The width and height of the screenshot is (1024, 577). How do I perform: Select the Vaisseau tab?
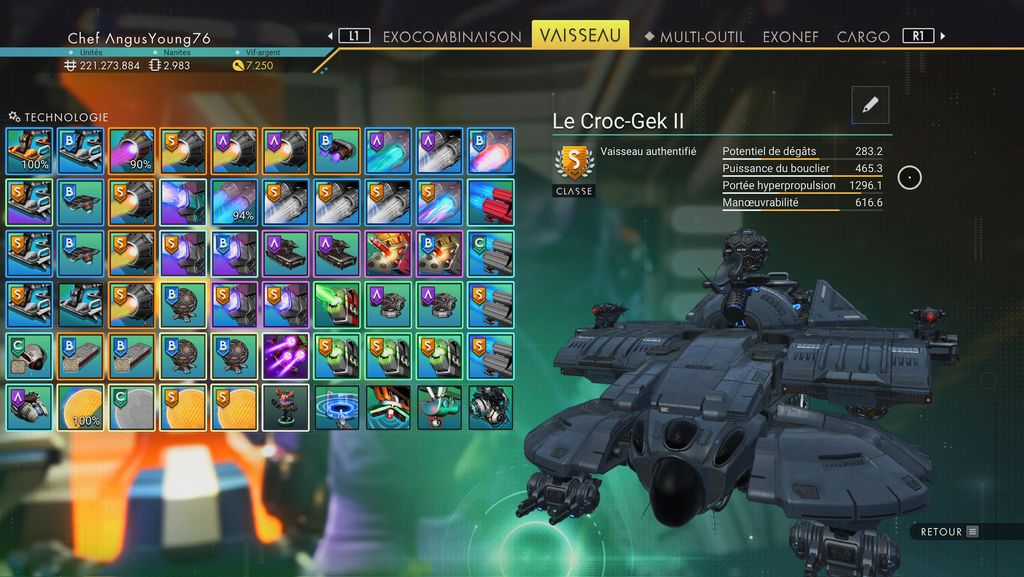(580, 35)
